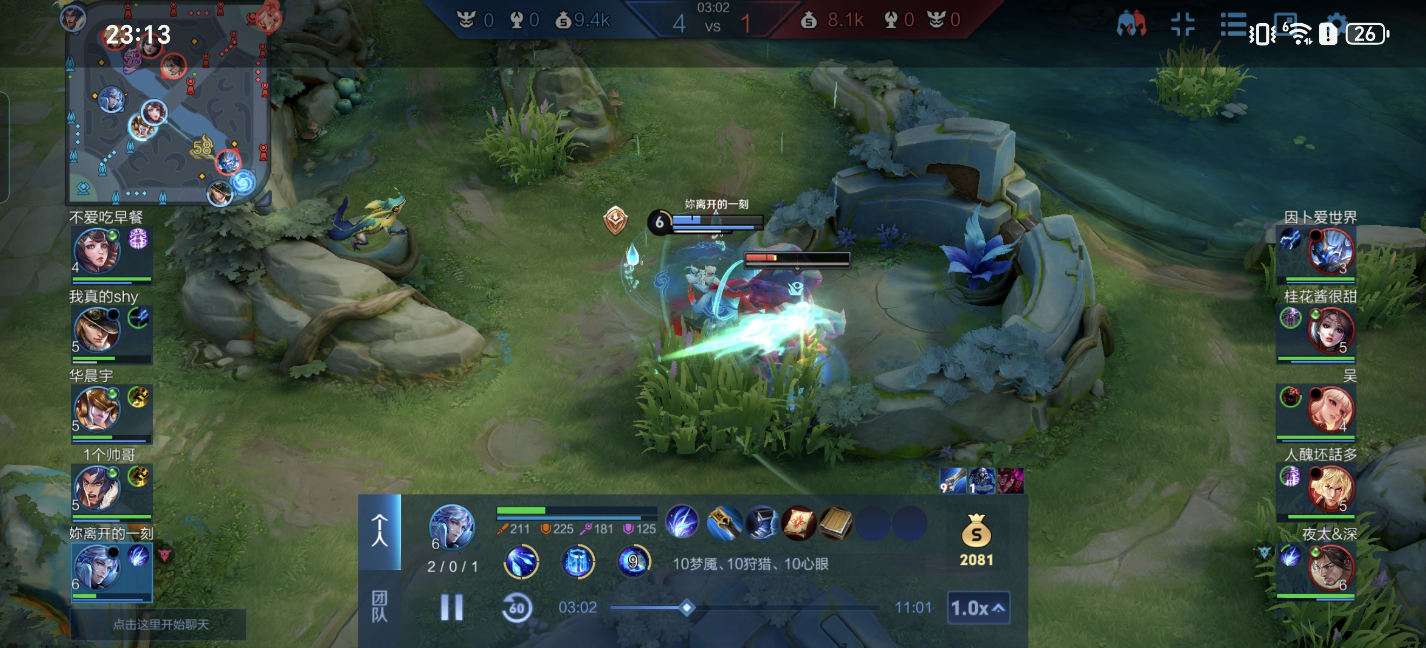
Task: Open the minimap in the corner
Action: 168,103
